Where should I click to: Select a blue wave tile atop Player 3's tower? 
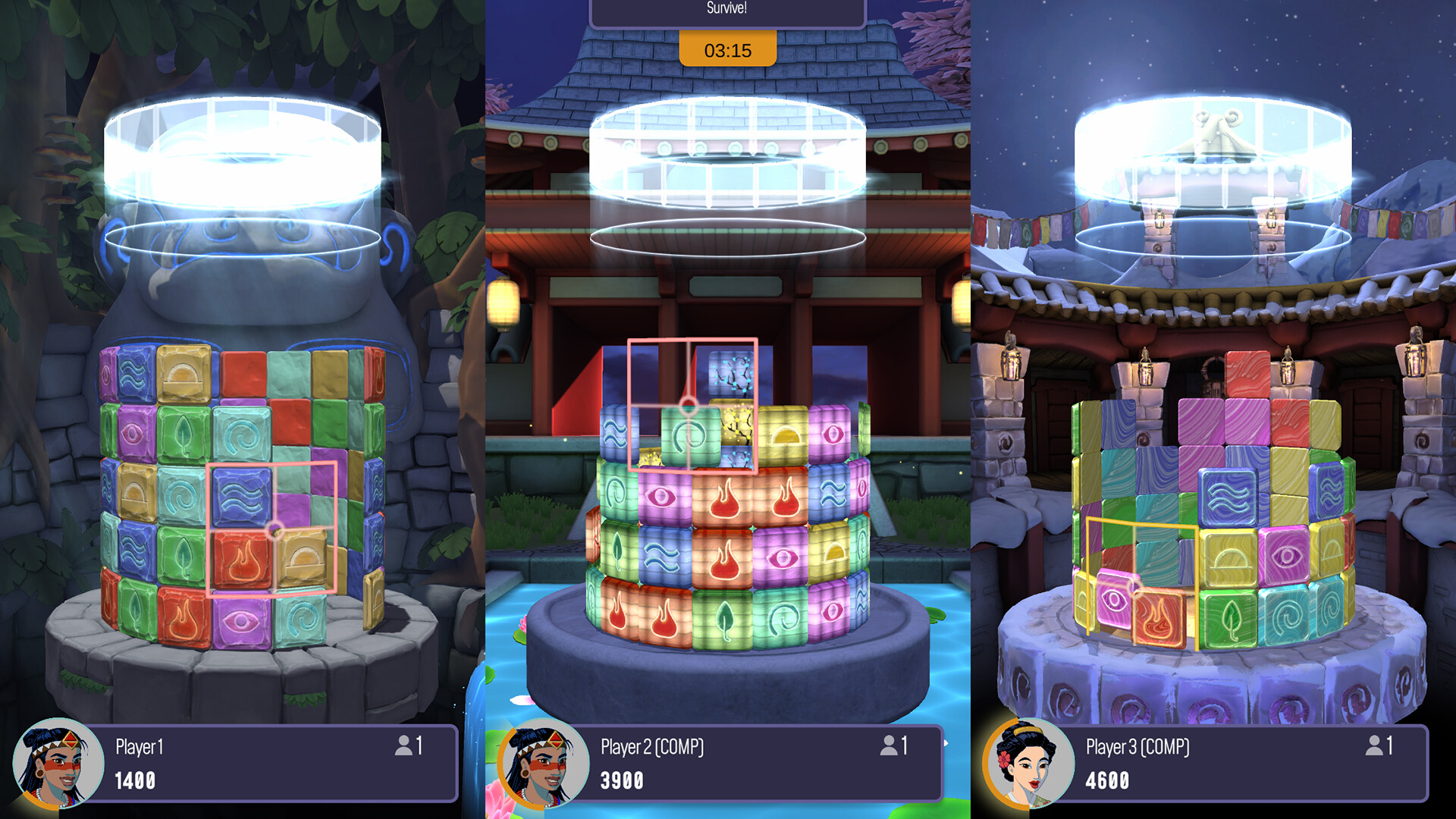[1228, 497]
